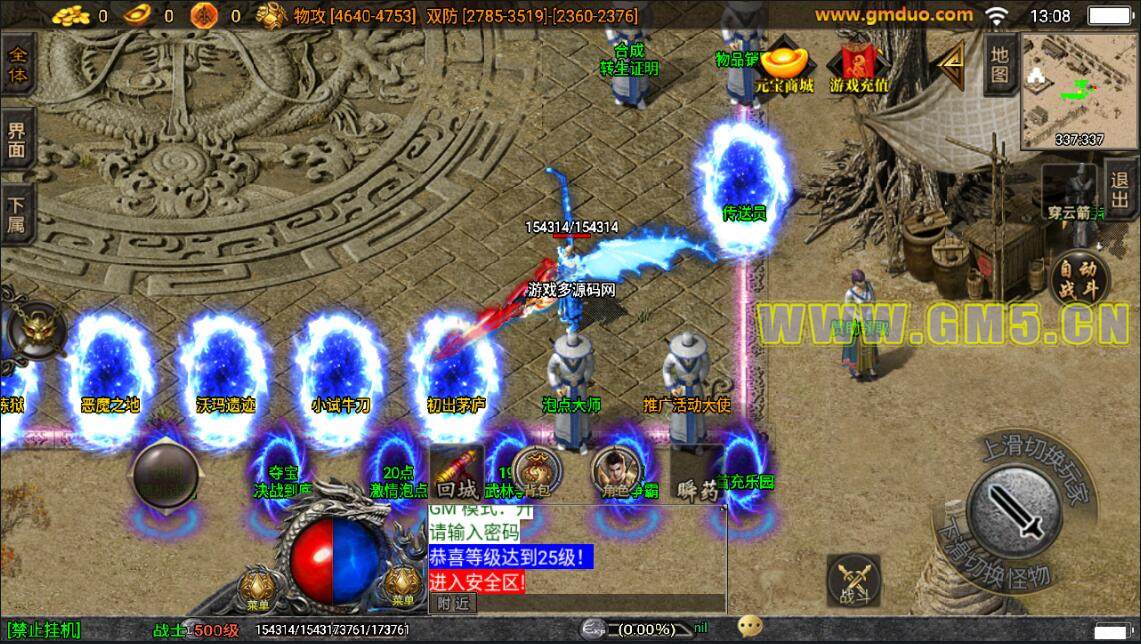Click the 退出 exit button
1141x644 pixels.
(1120, 188)
